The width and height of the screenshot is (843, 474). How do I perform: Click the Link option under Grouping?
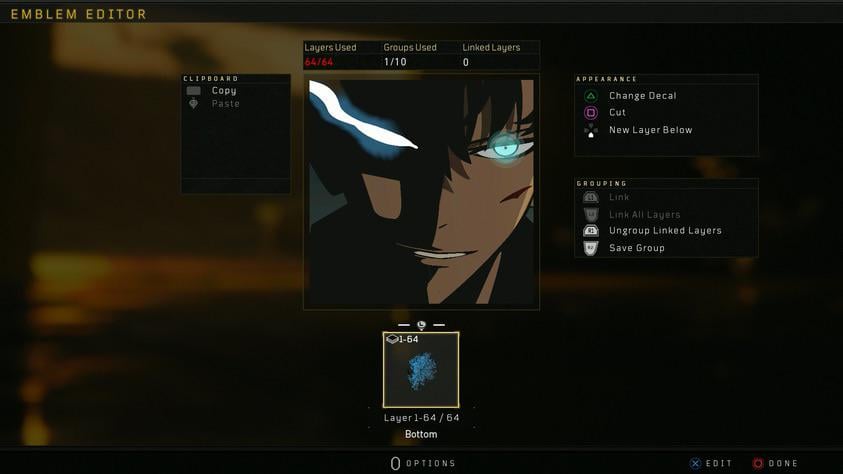(x=619, y=198)
